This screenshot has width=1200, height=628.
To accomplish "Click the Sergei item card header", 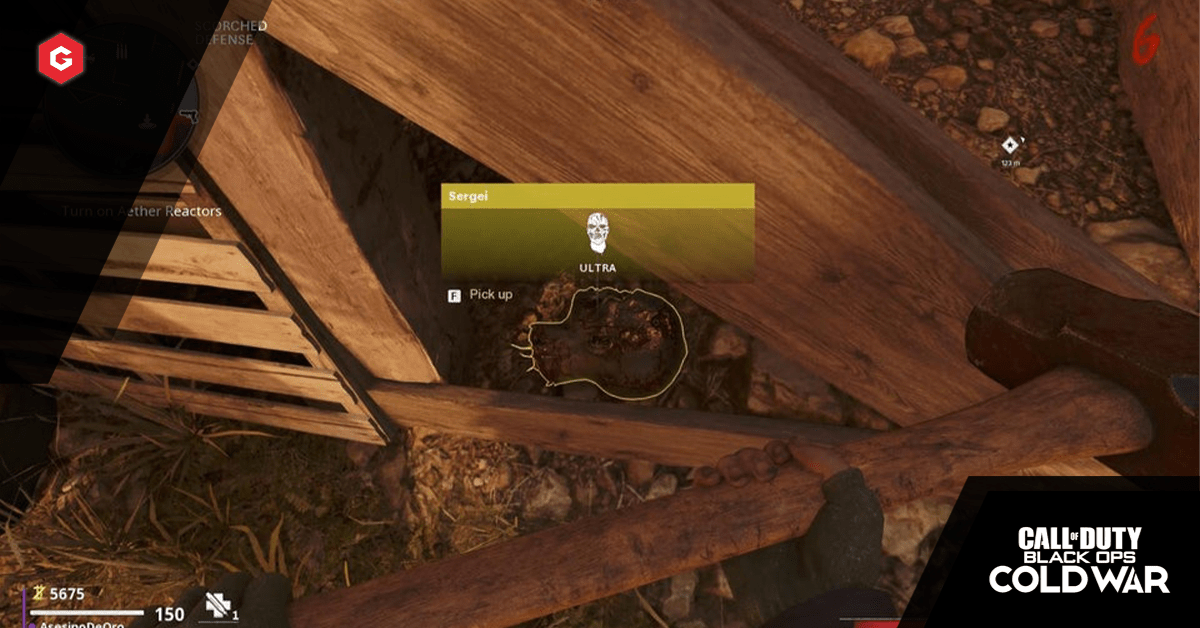I will 597,197.
